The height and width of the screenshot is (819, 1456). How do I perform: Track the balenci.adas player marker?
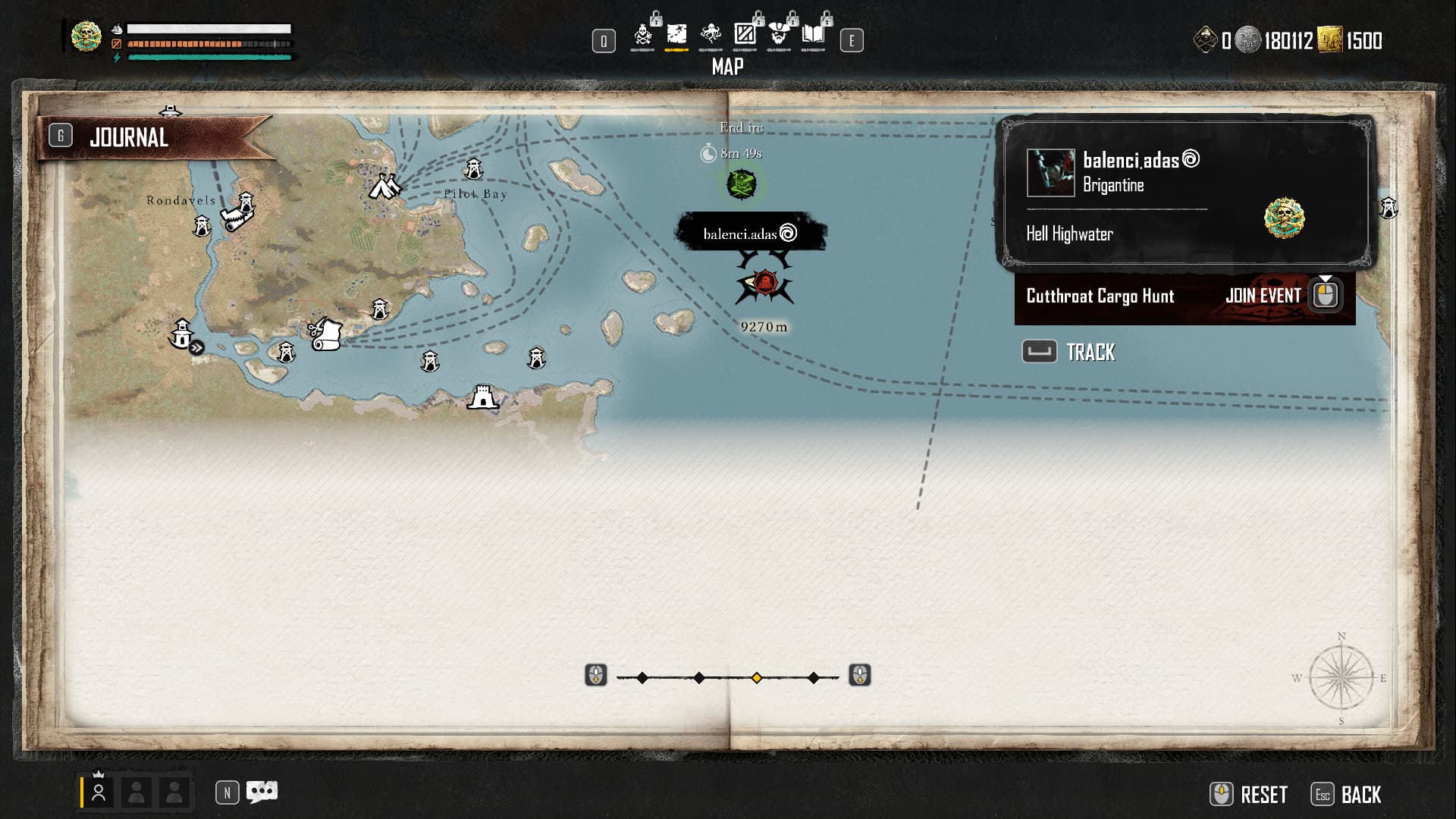pyautogui.click(x=1069, y=352)
